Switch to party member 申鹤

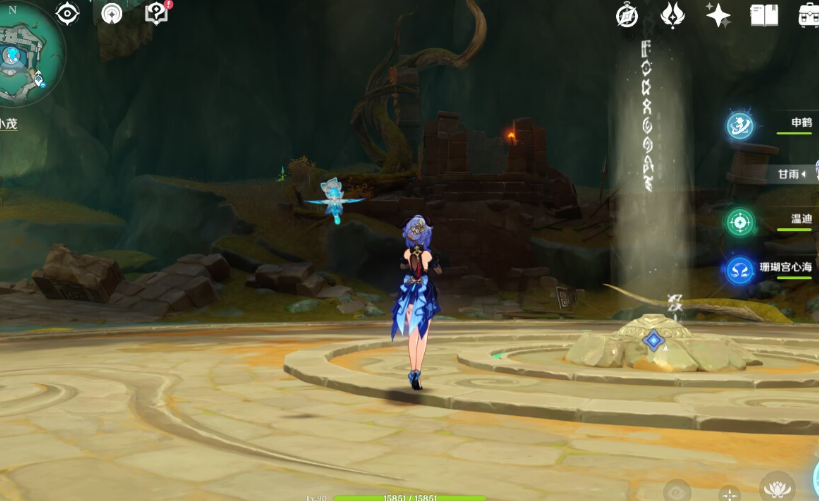(x=741, y=125)
